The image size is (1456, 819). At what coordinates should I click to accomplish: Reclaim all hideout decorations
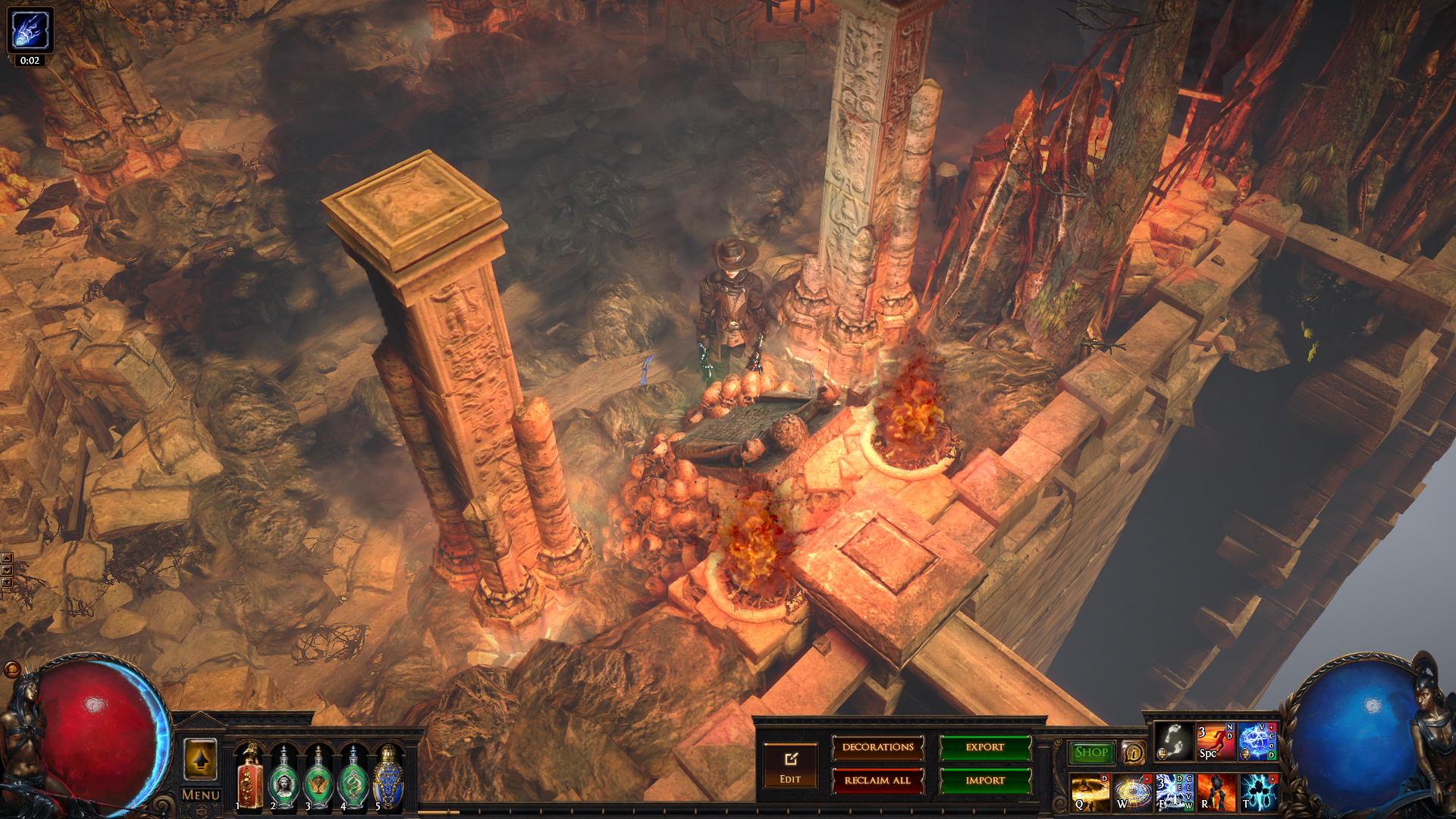(877, 780)
